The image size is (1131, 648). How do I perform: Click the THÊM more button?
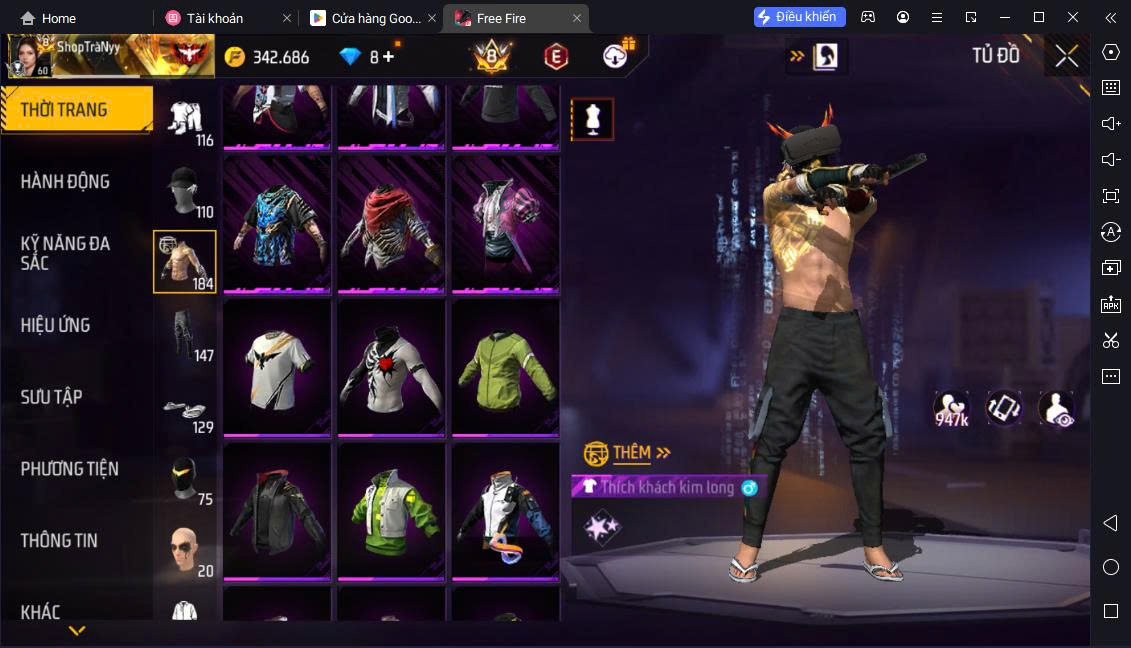click(630, 453)
